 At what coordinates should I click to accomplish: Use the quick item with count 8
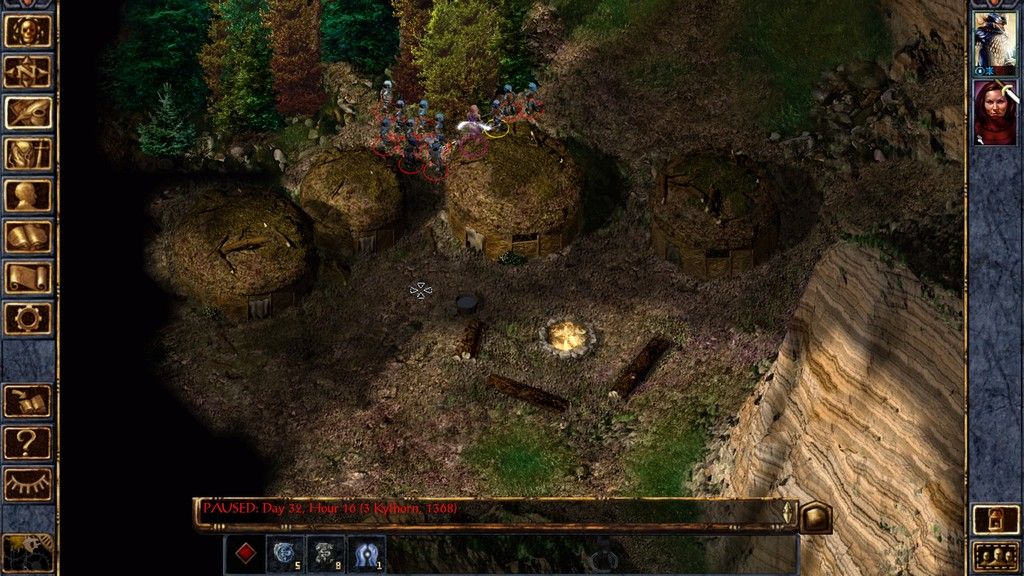pyautogui.click(x=326, y=553)
